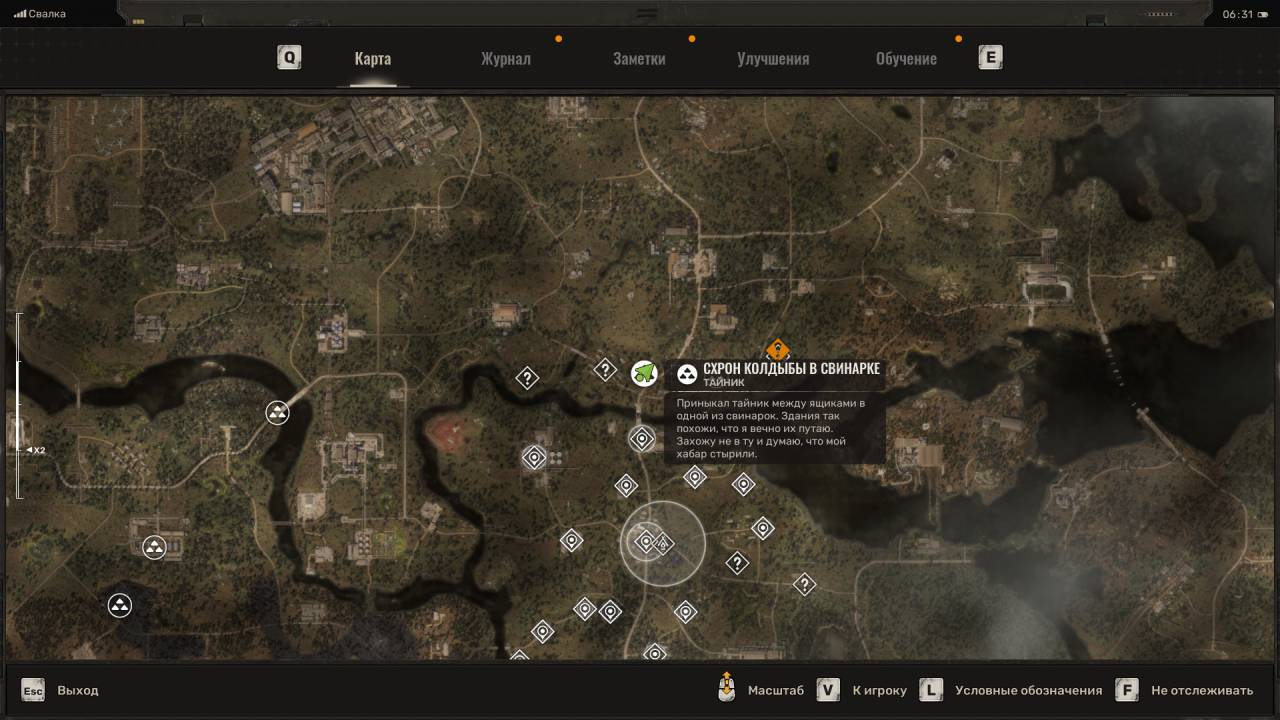Click the orange question mark marker
The image size is (1280, 720).
point(777,351)
